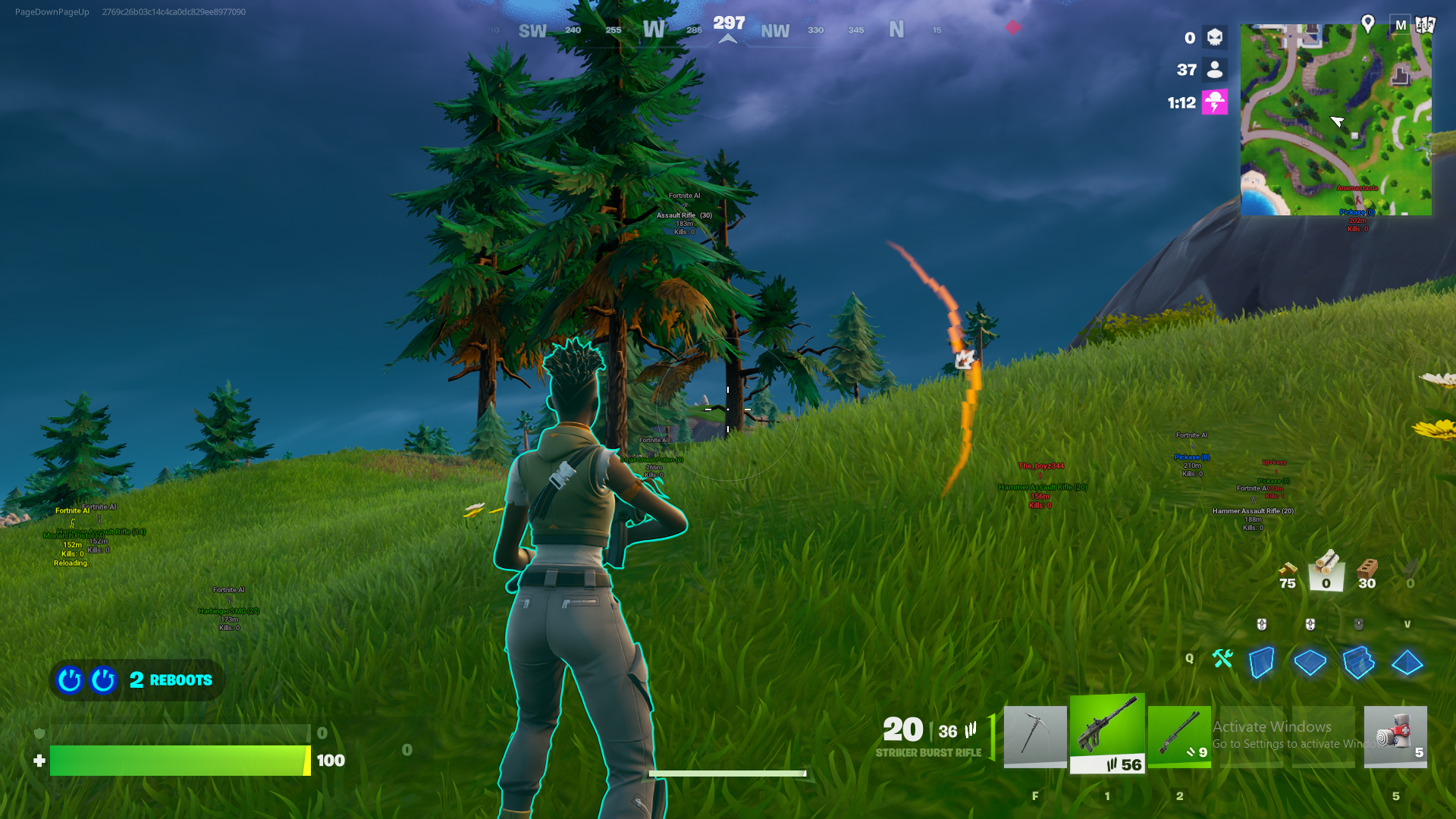
Task: Click the eliminations skull icon
Action: (1214, 37)
